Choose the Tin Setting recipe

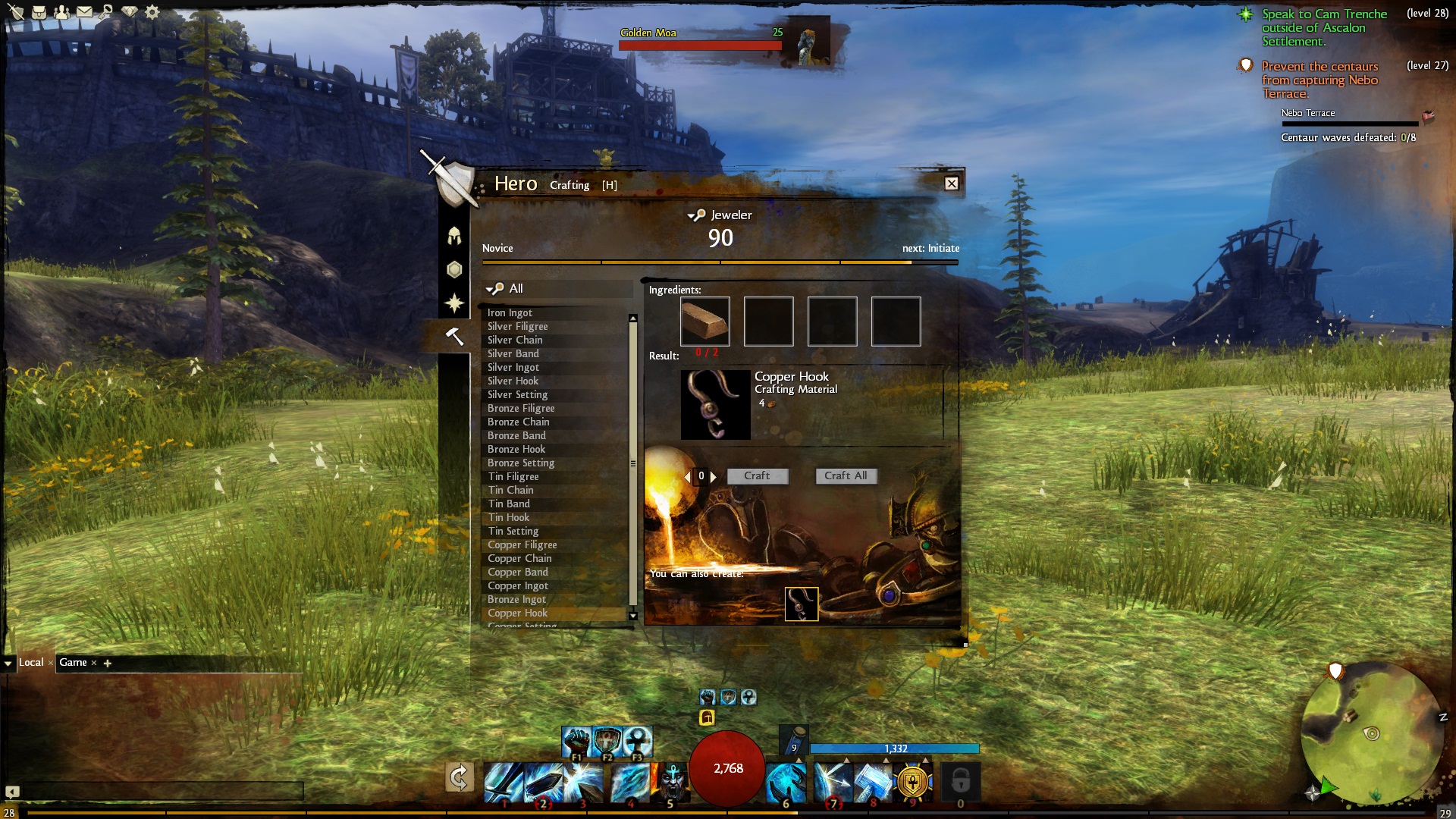[513, 531]
